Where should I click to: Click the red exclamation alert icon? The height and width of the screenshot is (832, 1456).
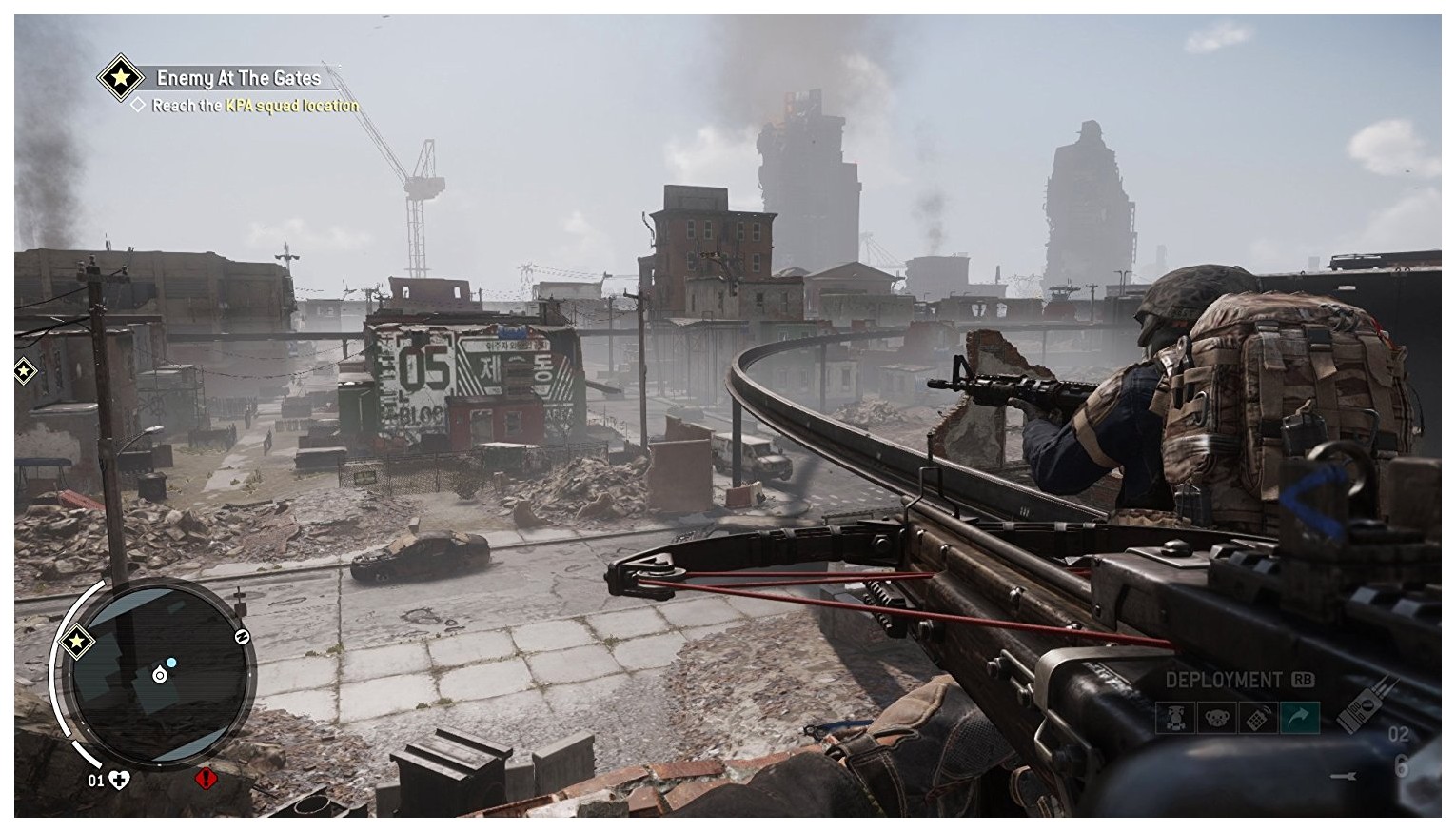click(206, 780)
